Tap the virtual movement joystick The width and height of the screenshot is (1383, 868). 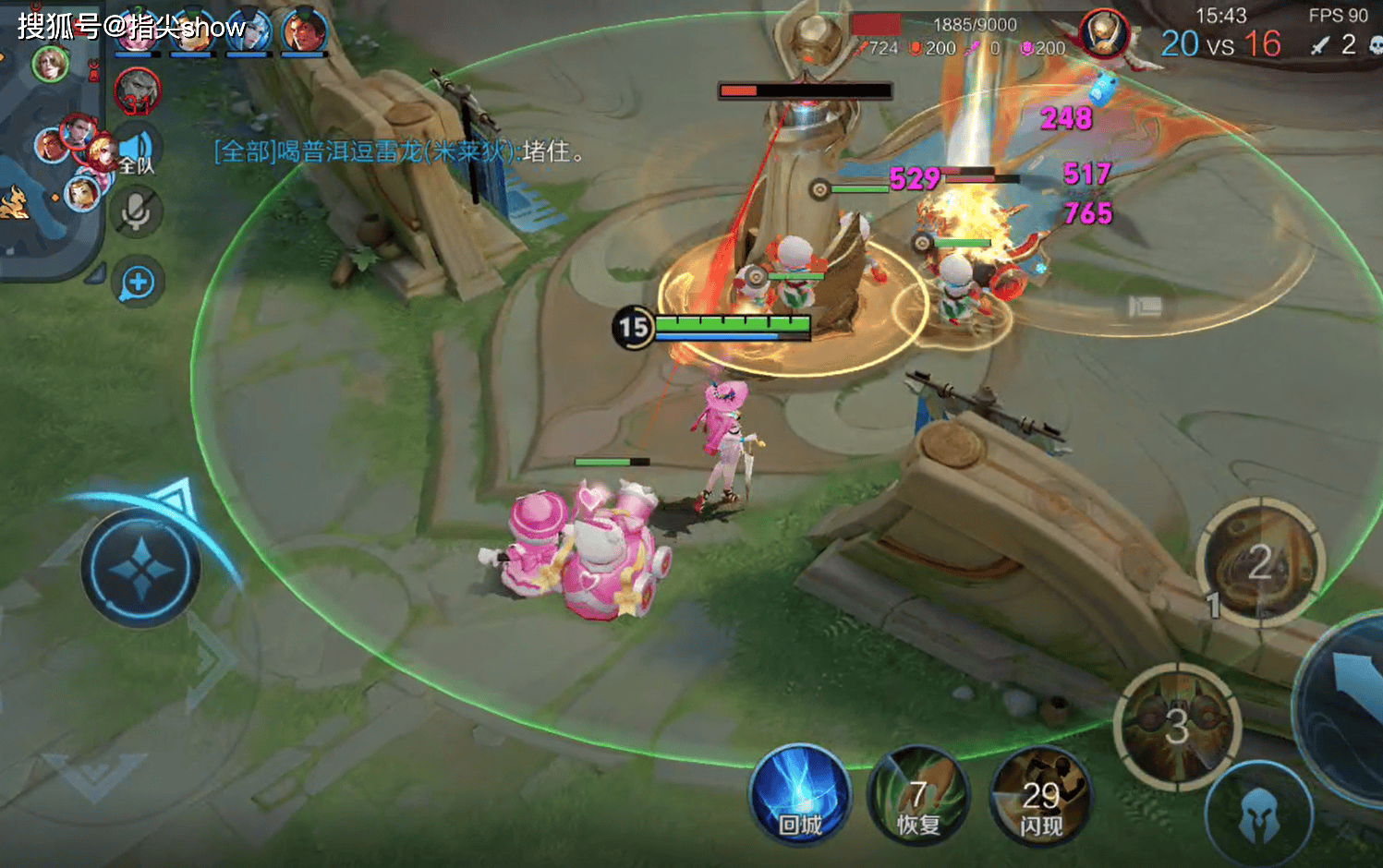(141, 569)
